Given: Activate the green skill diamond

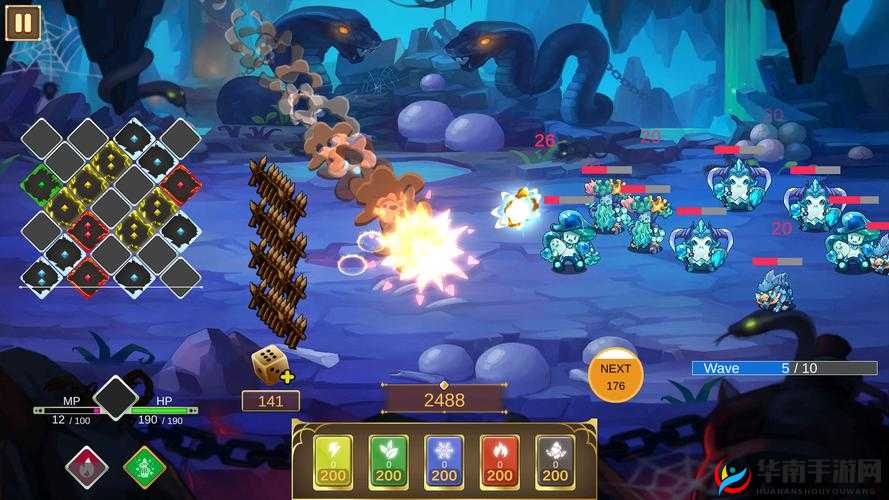Looking at the screenshot, I should (x=144, y=467).
